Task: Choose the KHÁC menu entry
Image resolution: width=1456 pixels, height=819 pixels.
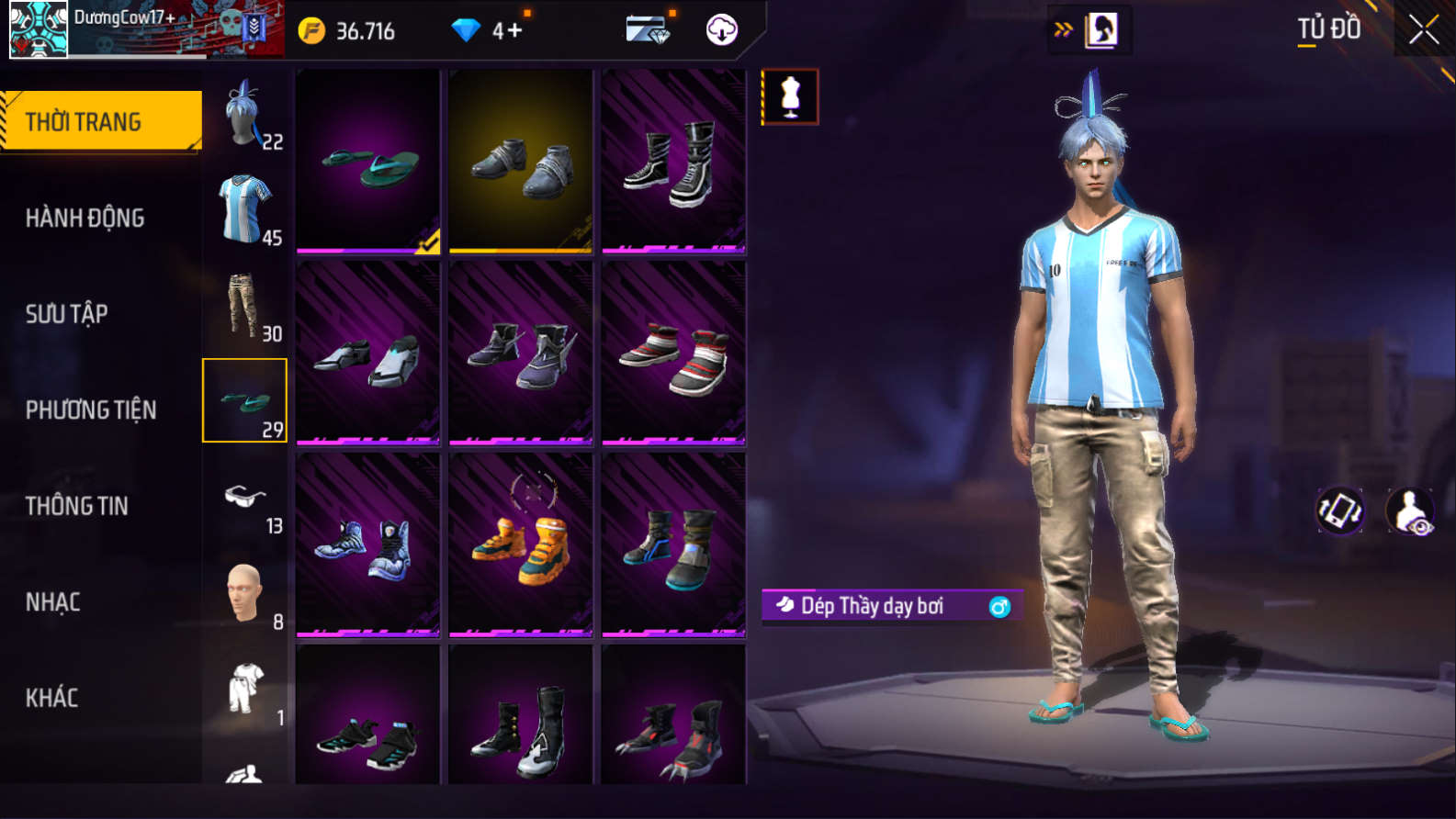Action: pyautogui.click(x=52, y=698)
